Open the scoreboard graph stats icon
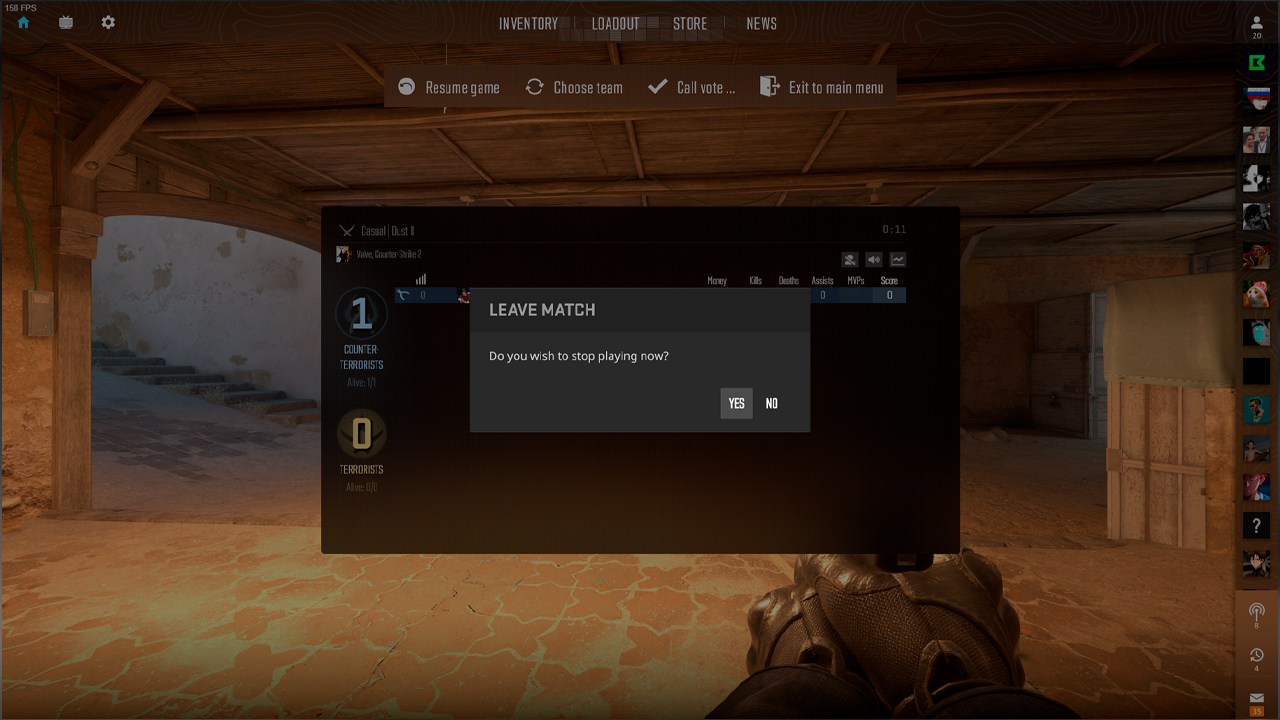Image resolution: width=1280 pixels, height=720 pixels. coord(898,260)
